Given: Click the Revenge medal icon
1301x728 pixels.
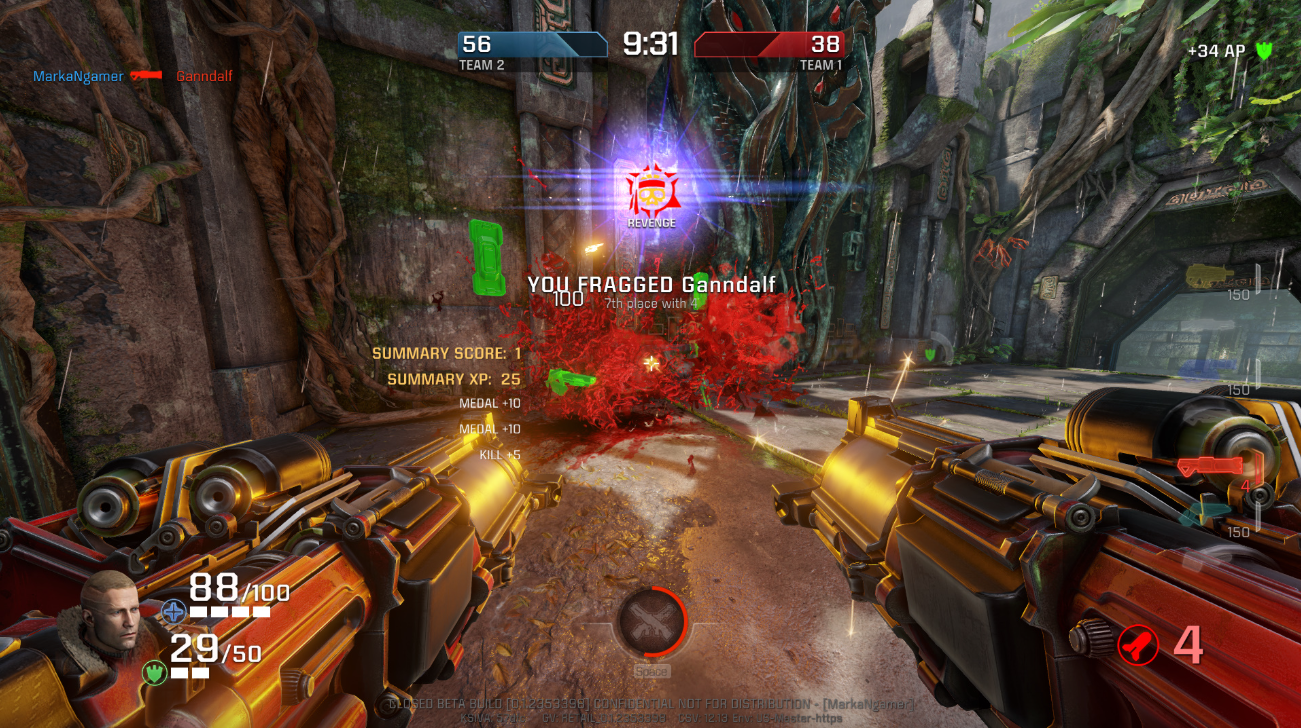Looking at the screenshot, I should coord(652,190).
